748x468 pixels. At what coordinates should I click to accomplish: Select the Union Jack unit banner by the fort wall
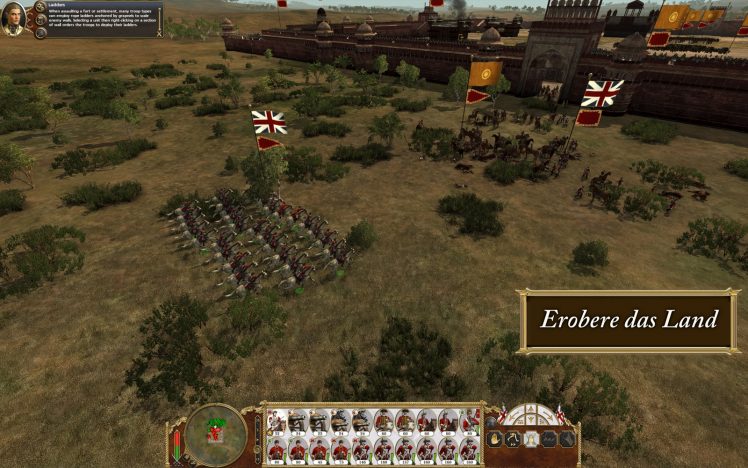602,94
